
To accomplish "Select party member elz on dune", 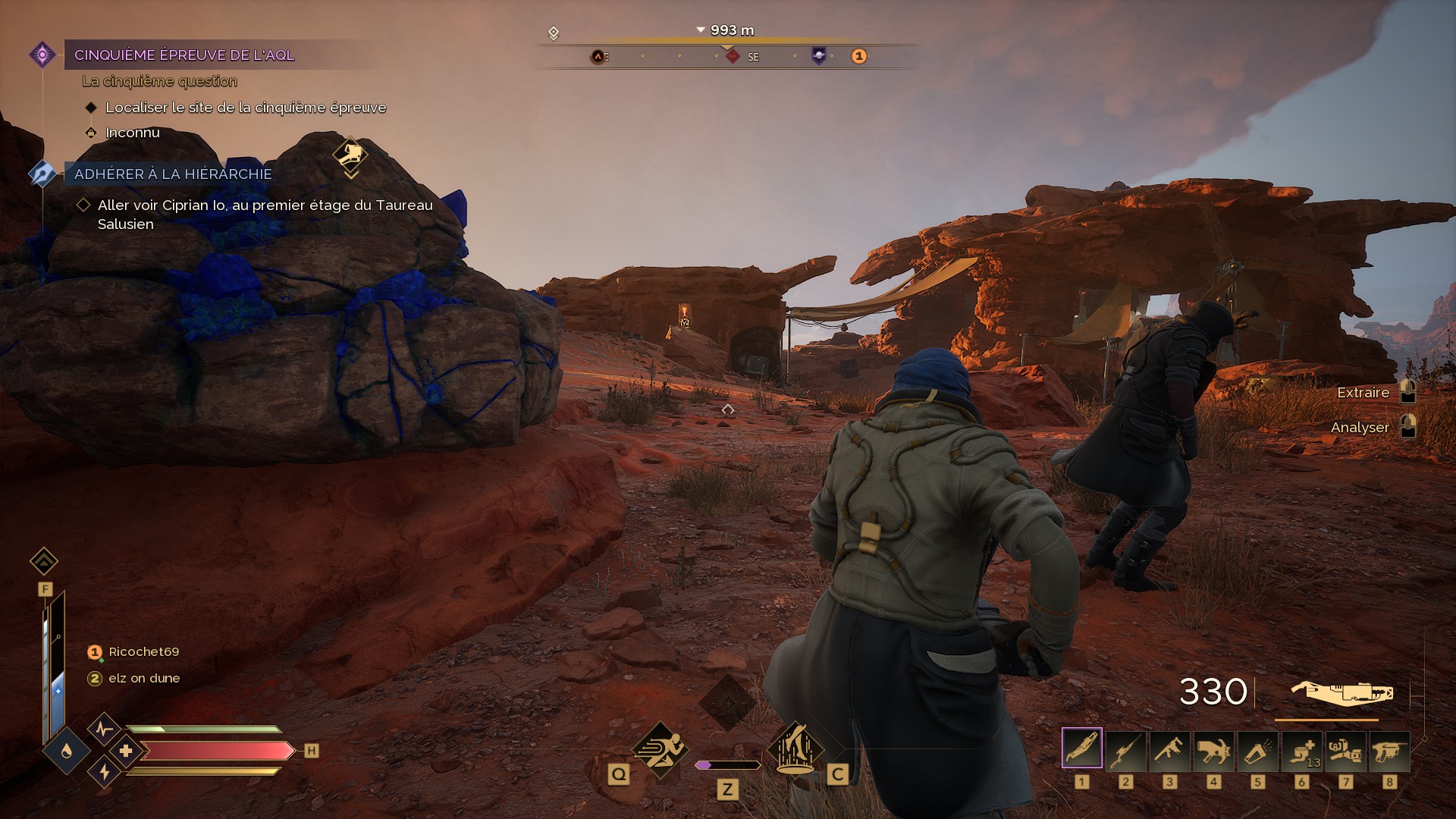I will pyautogui.click(x=143, y=678).
